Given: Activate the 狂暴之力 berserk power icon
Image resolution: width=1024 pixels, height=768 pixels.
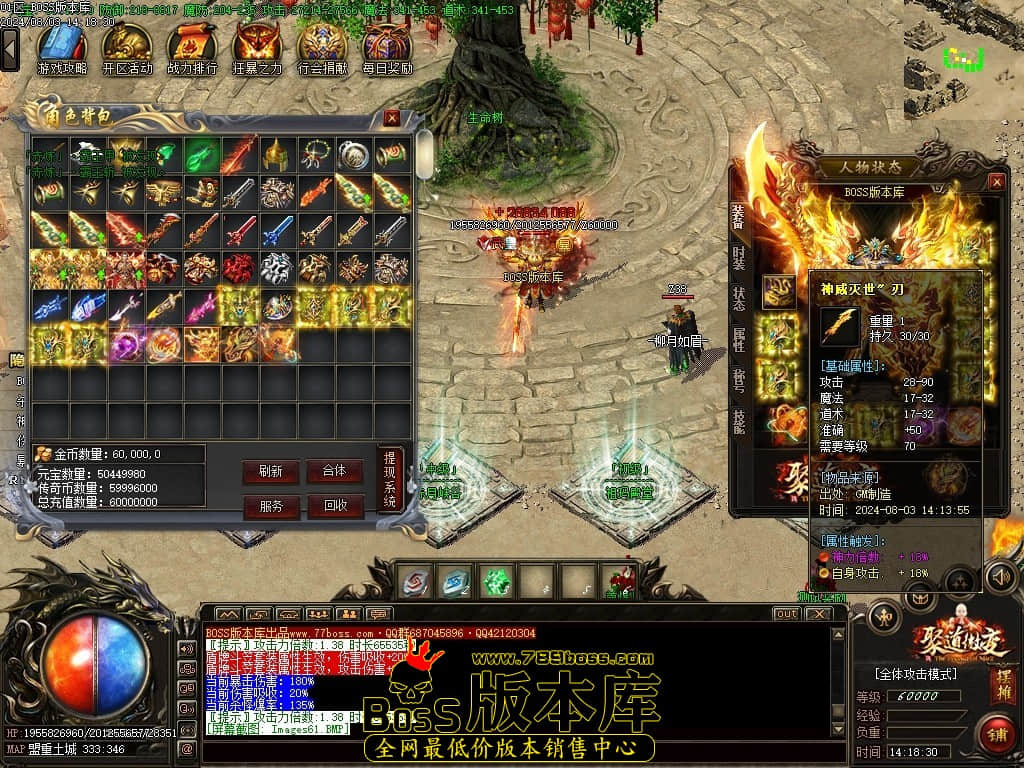Looking at the screenshot, I should coord(257,48).
